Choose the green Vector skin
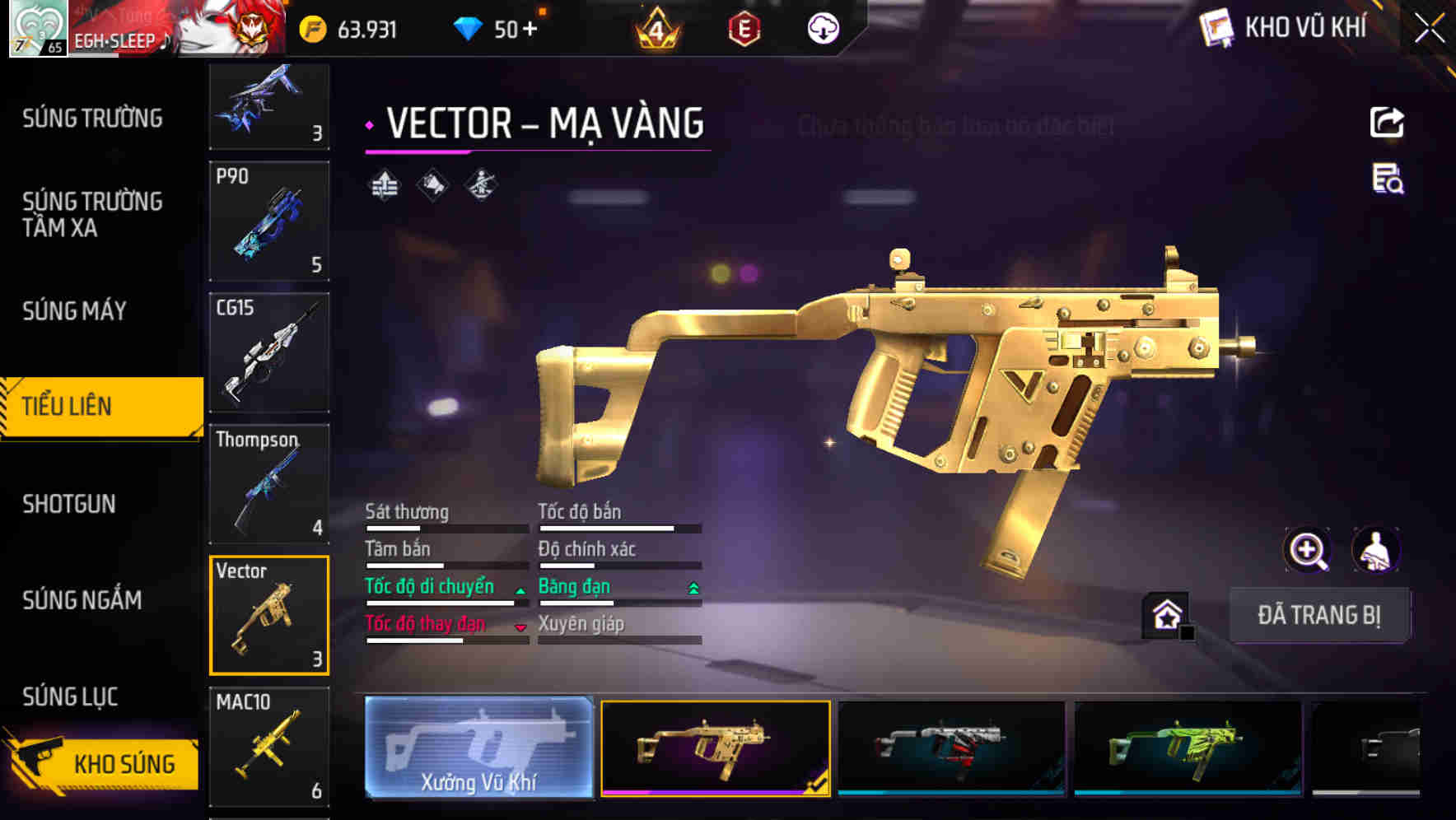The width and height of the screenshot is (1456, 820). [1188, 748]
